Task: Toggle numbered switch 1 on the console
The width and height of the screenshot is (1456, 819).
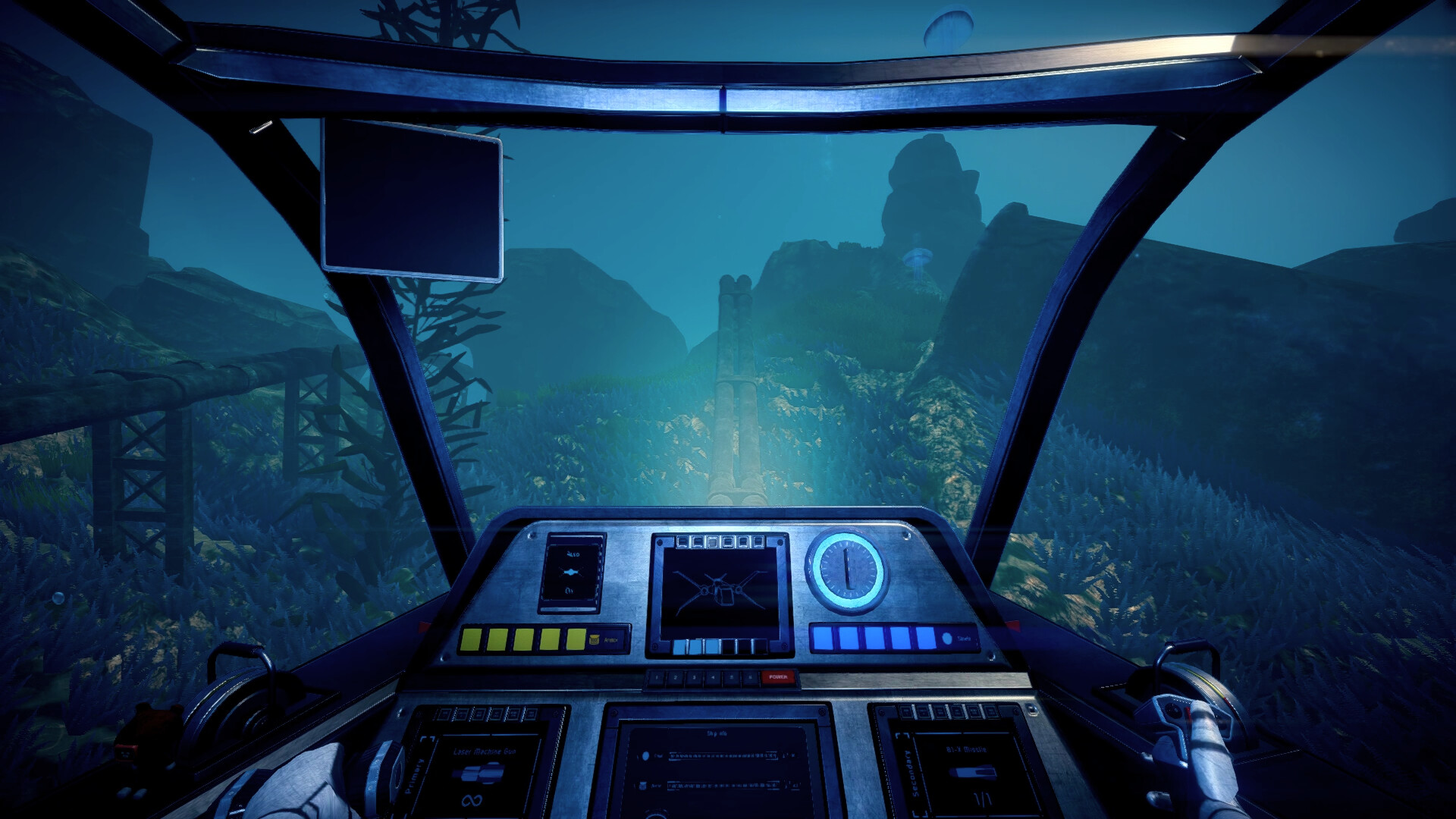Action: (x=657, y=676)
